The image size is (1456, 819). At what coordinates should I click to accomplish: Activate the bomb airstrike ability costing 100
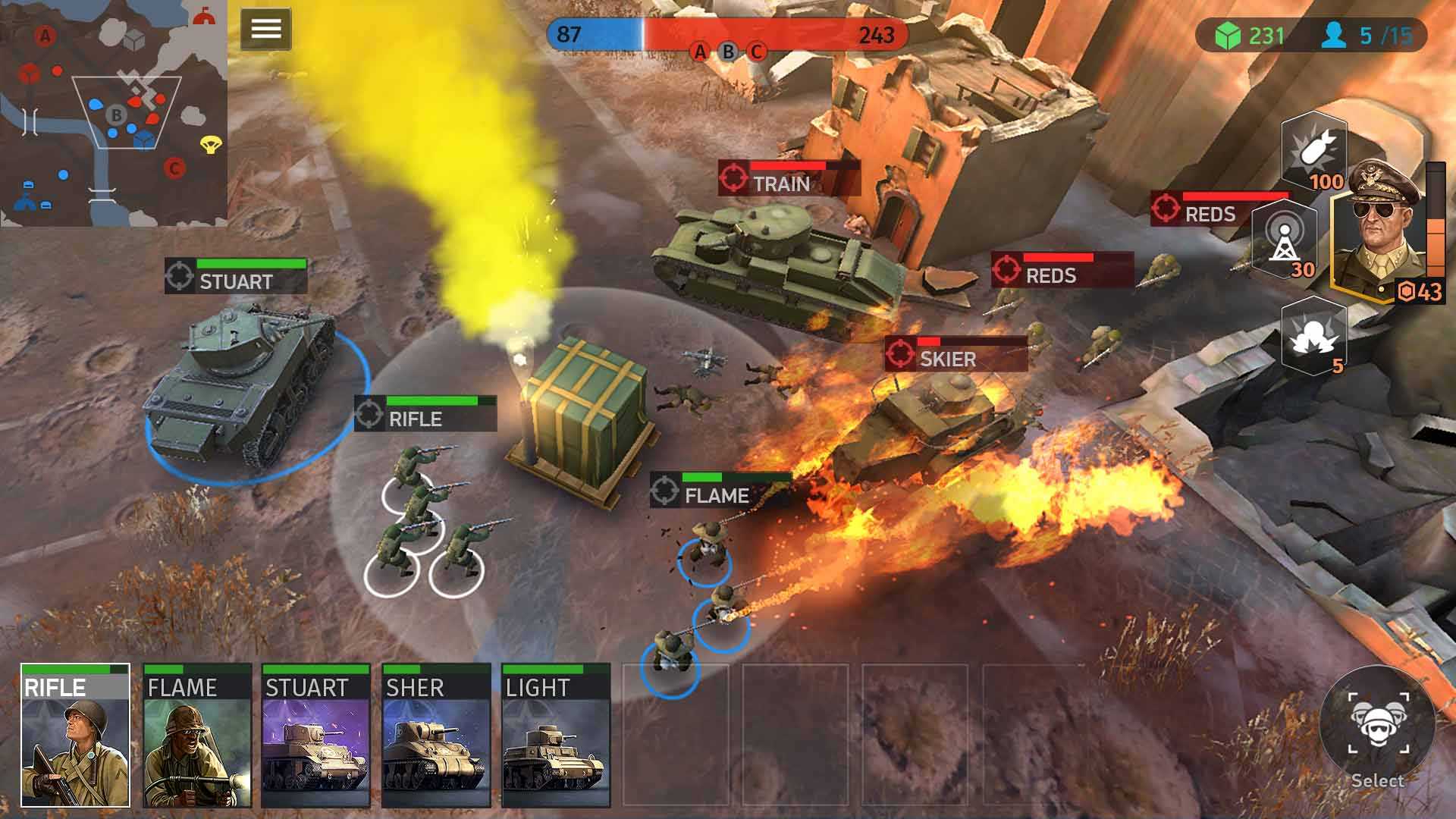pyautogui.click(x=1314, y=152)
